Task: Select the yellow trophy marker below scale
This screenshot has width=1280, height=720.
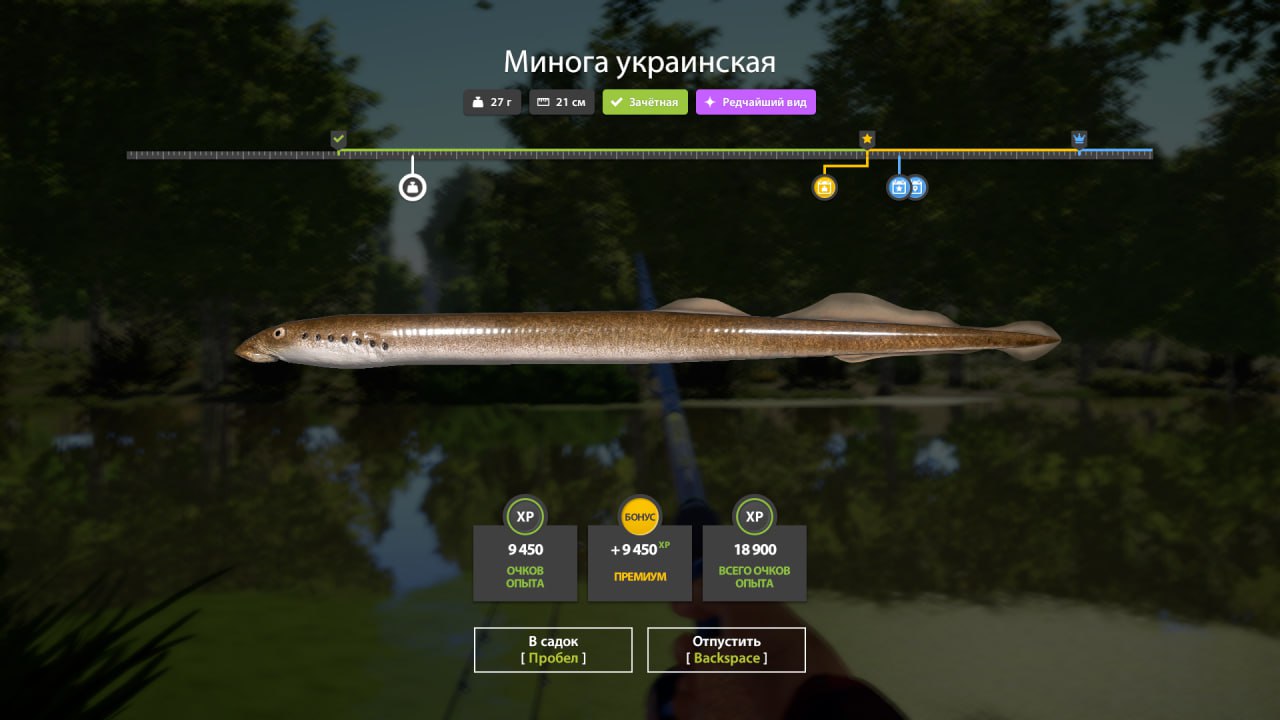Action: click(x=824, y=187)
